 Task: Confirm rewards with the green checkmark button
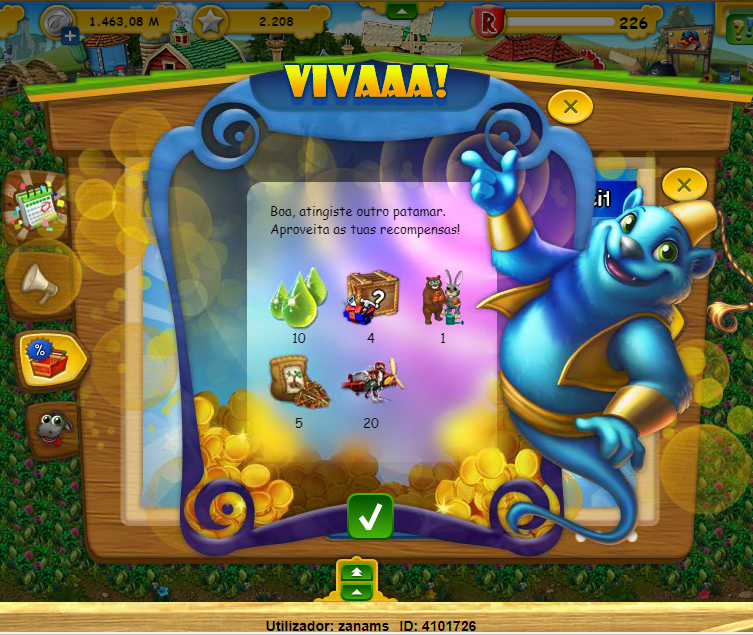tap(370, 516)
